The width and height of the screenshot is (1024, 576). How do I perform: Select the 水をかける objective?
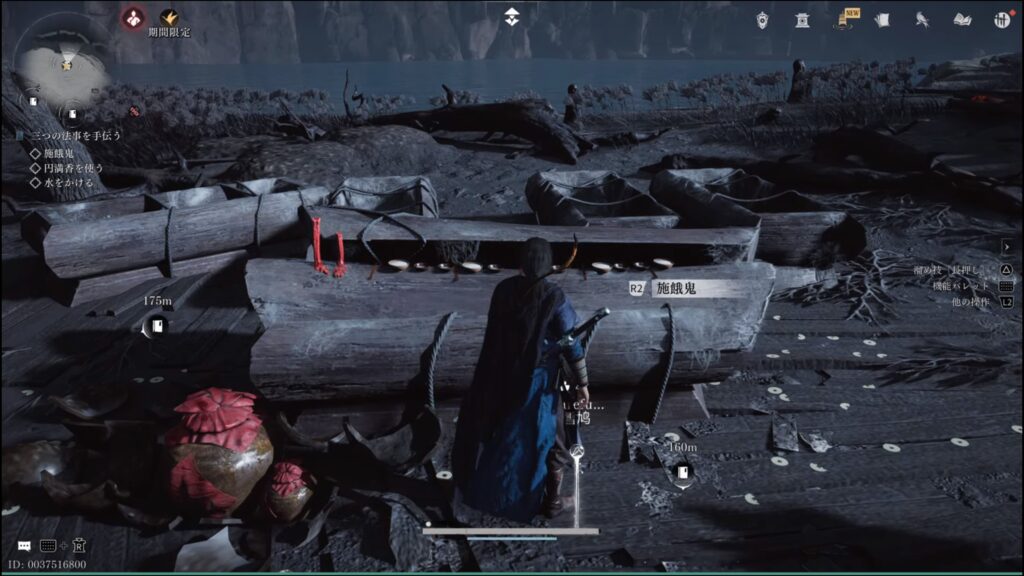68,183
